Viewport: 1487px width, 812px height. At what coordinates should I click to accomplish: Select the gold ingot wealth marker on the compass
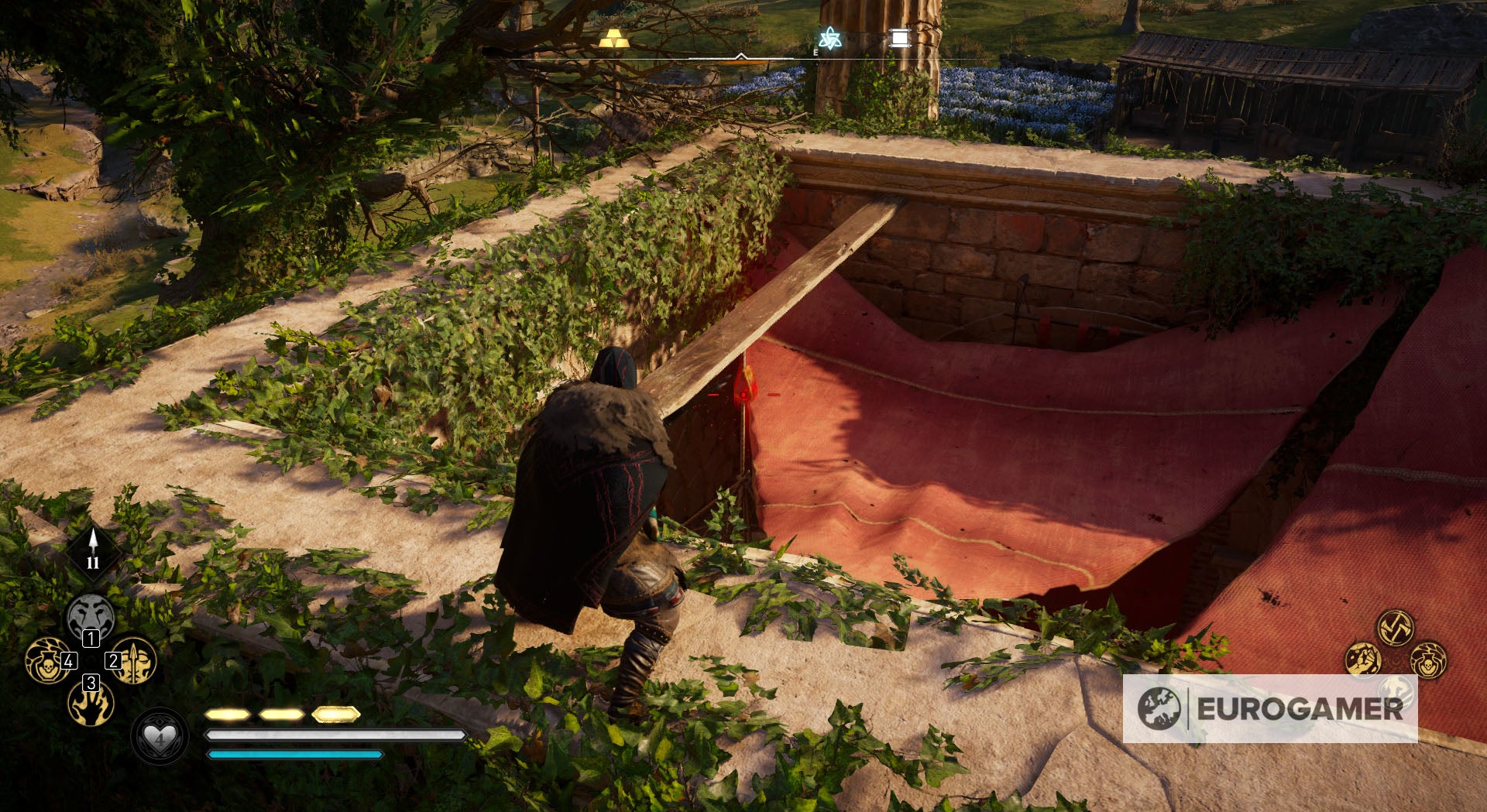(614, 37)
